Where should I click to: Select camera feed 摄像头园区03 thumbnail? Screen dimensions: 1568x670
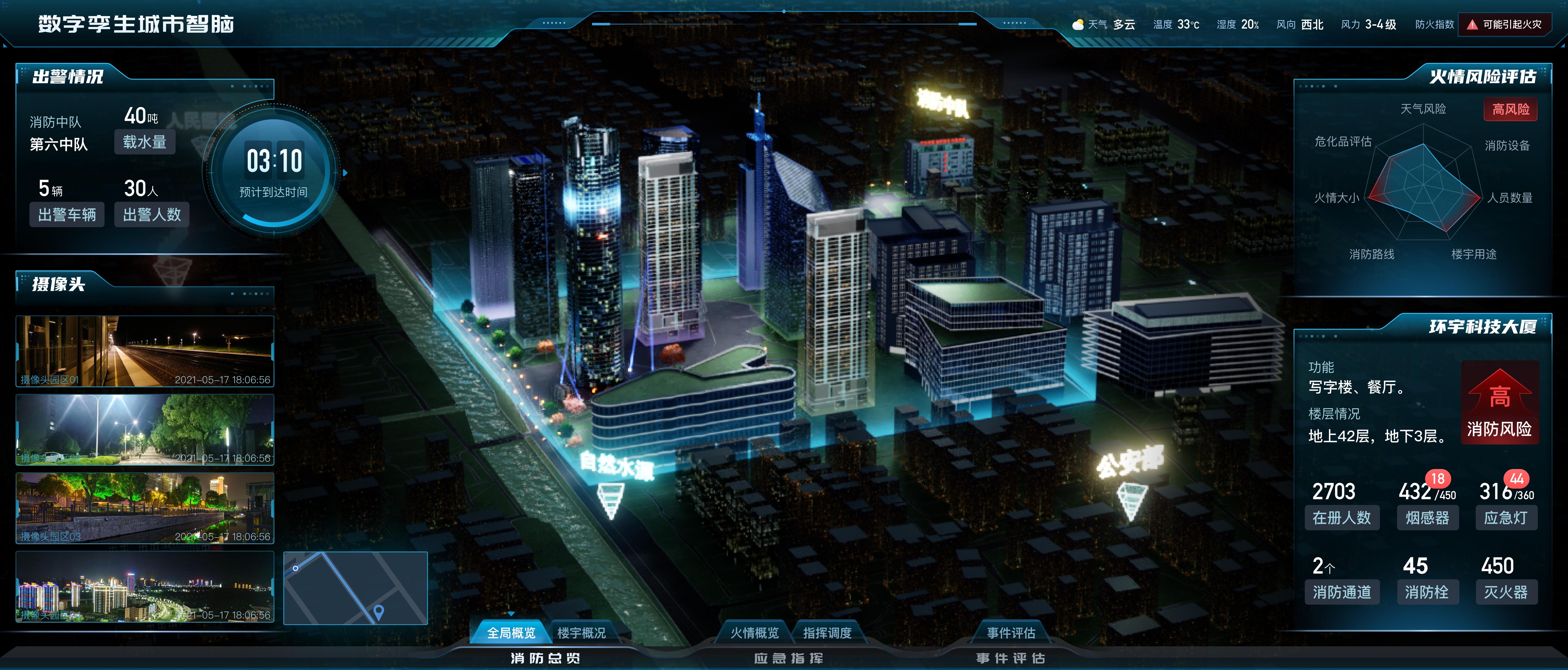pyautogui.click(x=145, y=508)
